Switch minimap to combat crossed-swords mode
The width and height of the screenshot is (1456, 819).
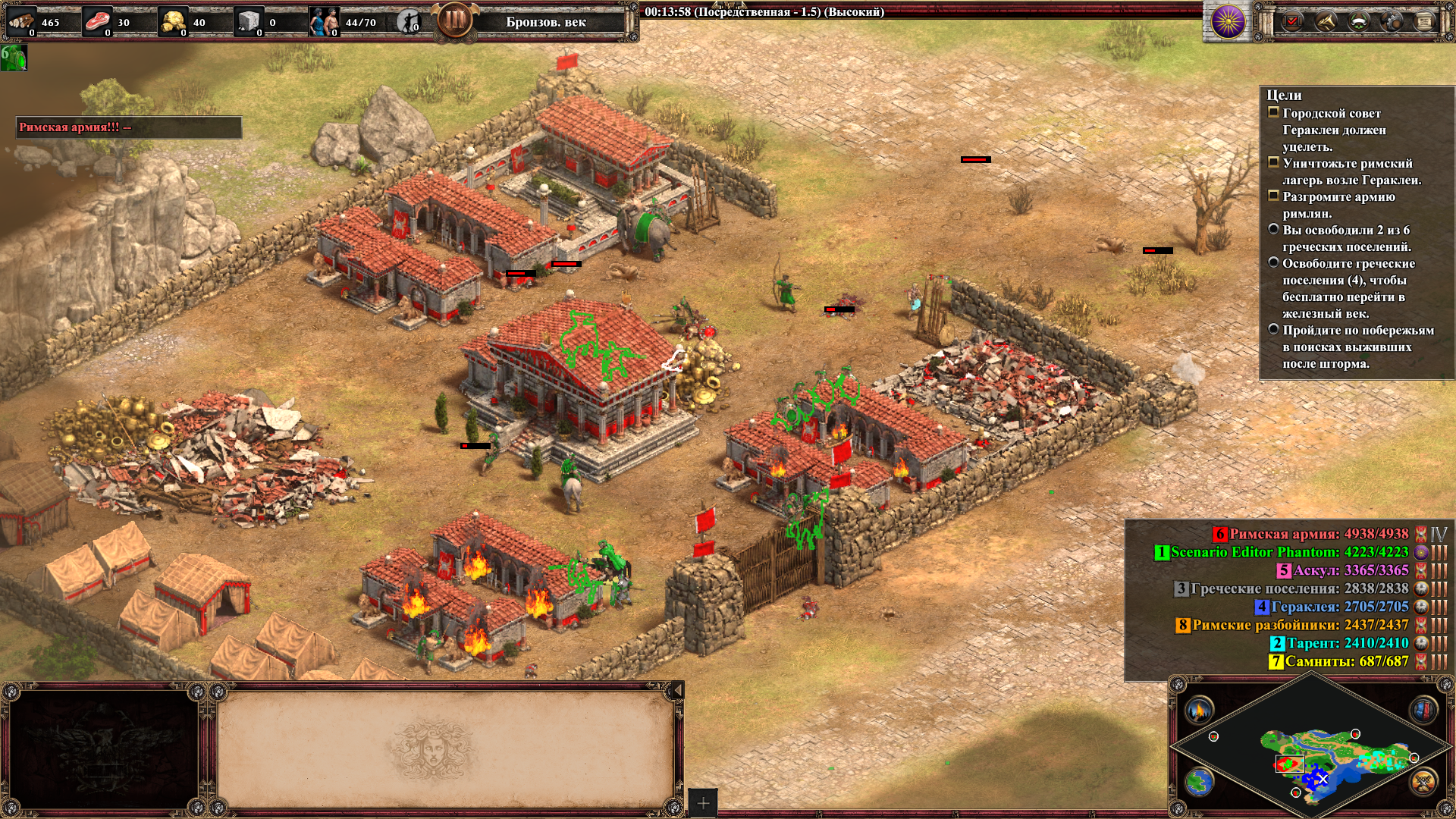pyautogui.click(x=1423, y=782)
